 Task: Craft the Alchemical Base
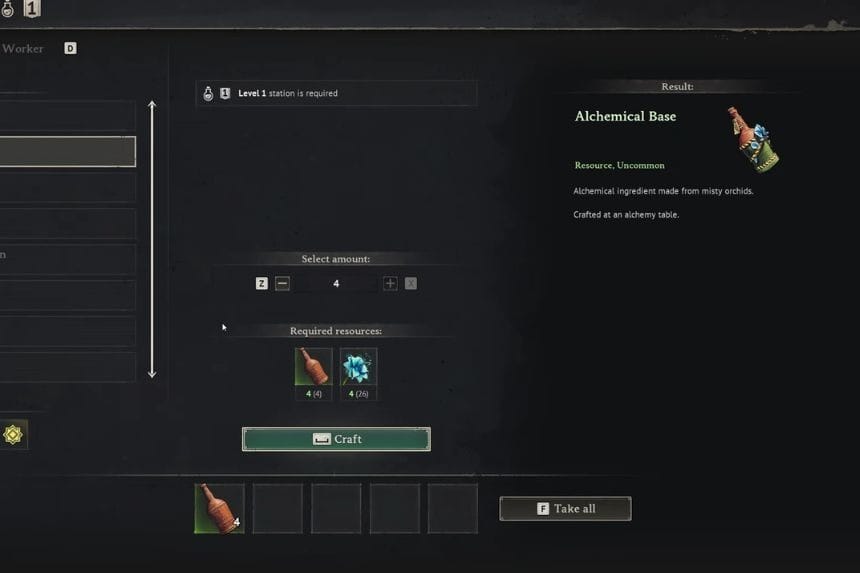coord(336,439)
